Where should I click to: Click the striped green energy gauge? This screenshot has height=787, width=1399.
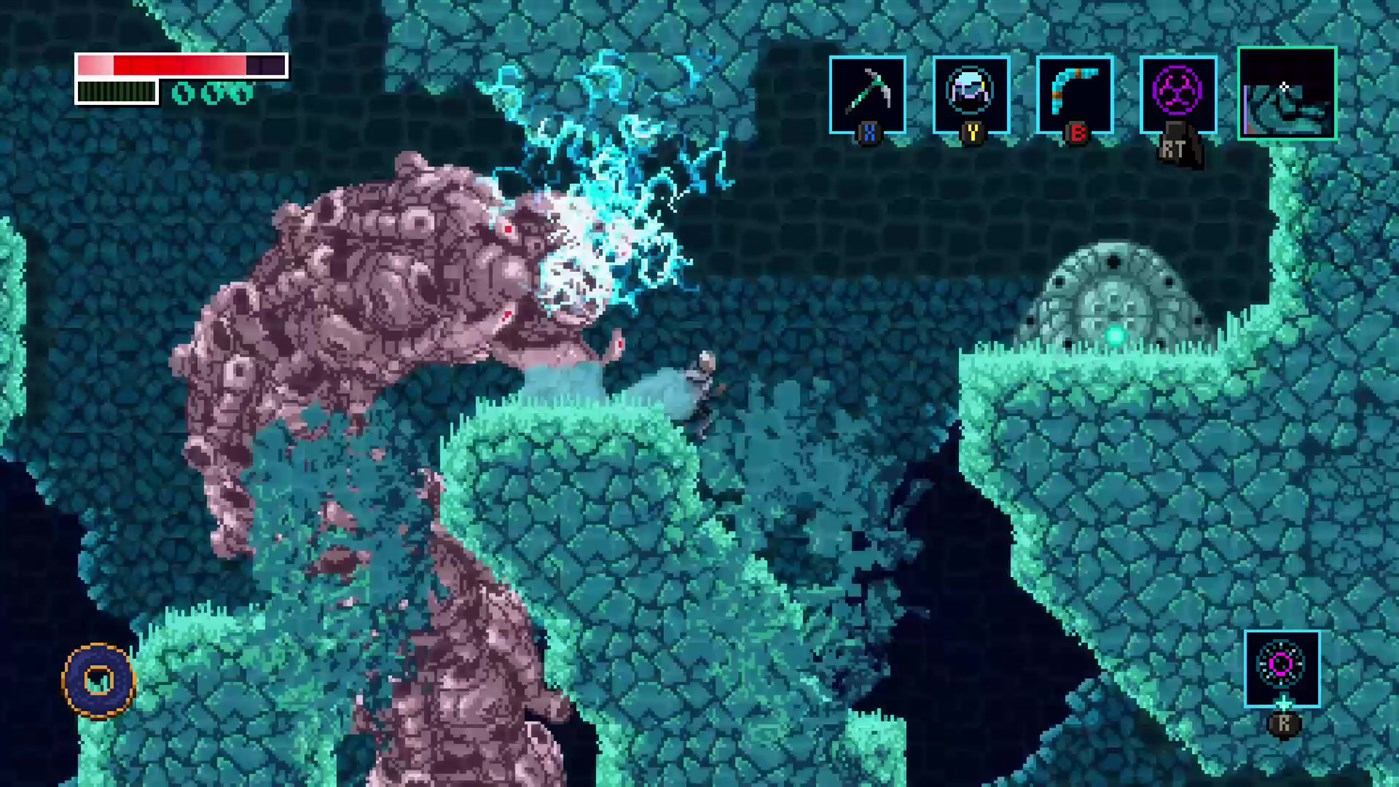tap(115, 92)
